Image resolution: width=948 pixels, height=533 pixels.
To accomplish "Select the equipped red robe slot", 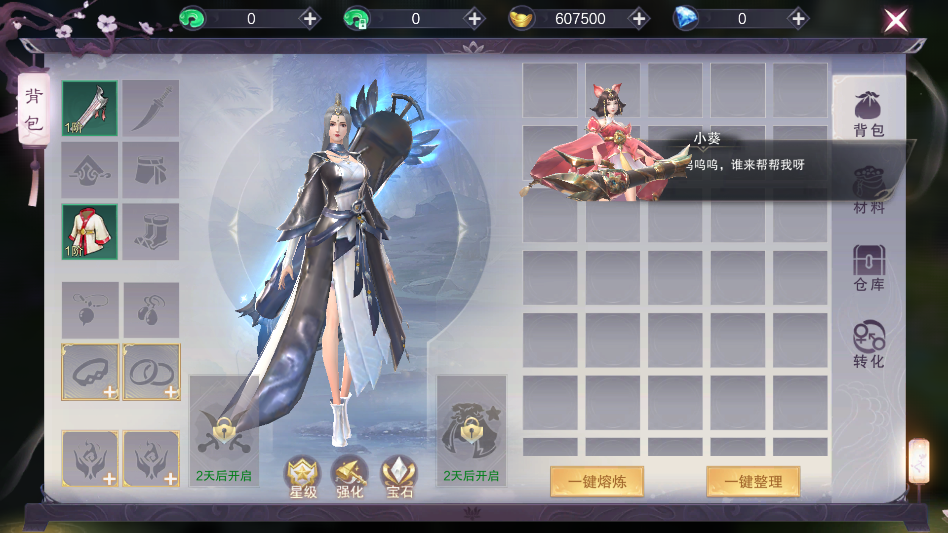I will (90, 231).
